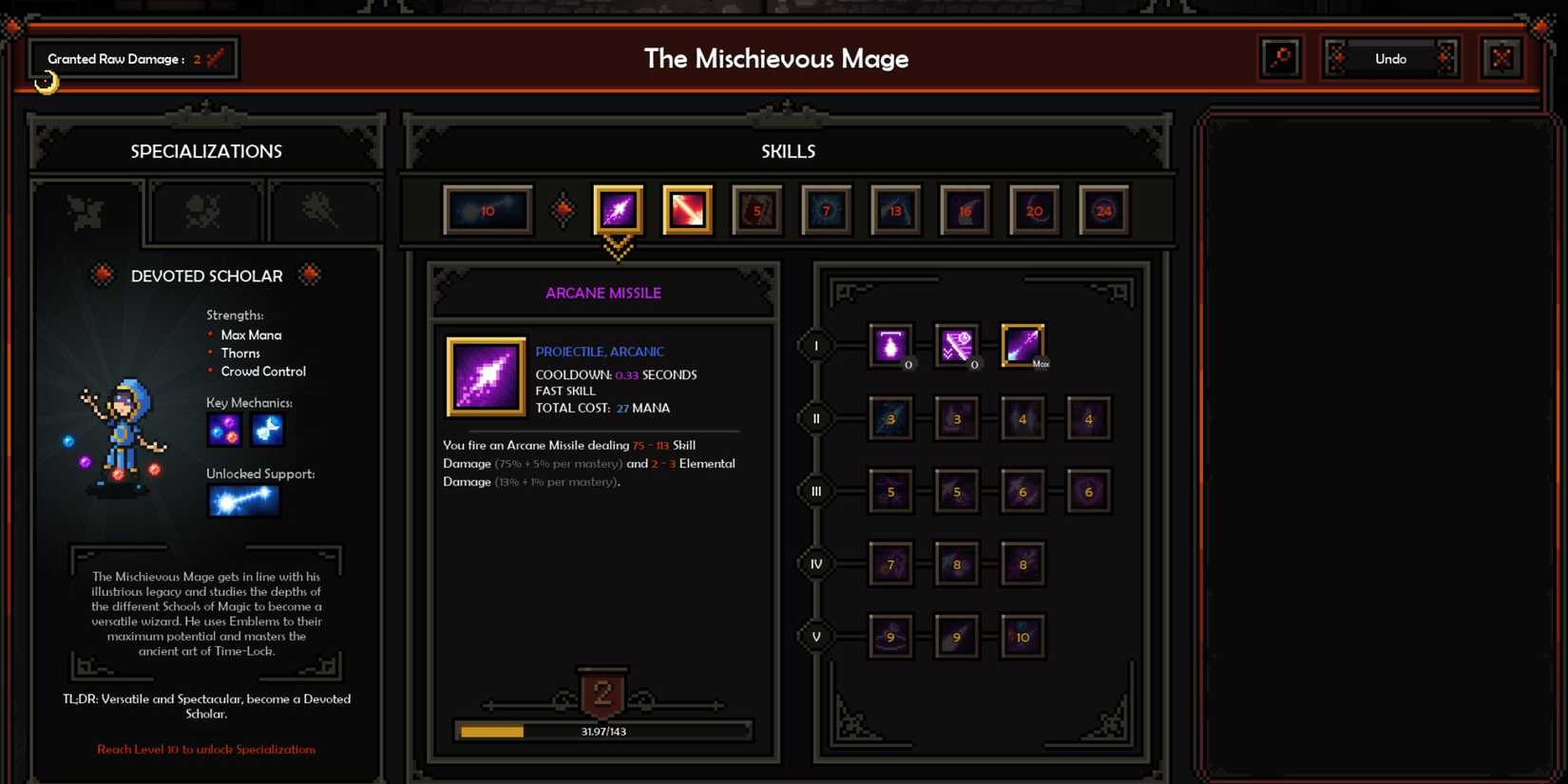Click the tier V roman numeral marker

(815, 636)
